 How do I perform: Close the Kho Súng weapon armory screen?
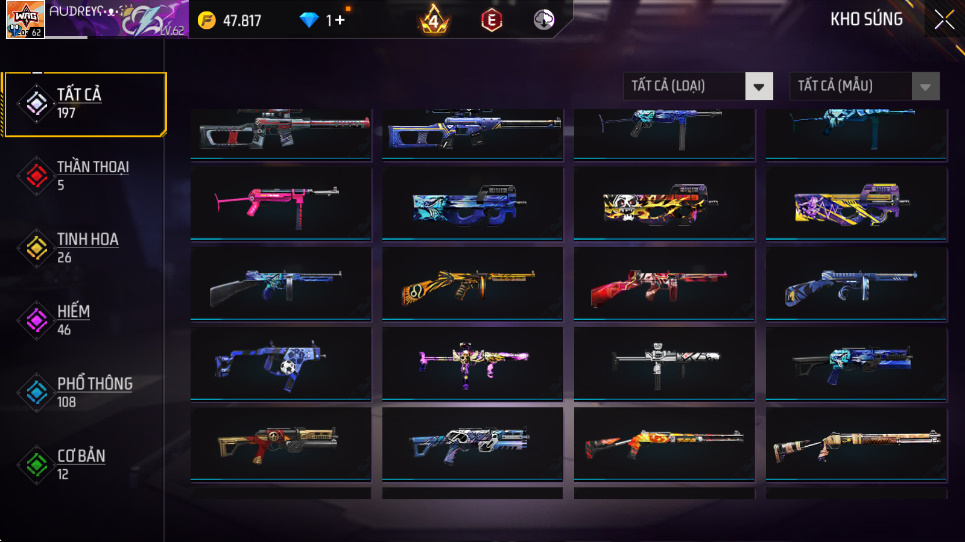pos(943,20)
